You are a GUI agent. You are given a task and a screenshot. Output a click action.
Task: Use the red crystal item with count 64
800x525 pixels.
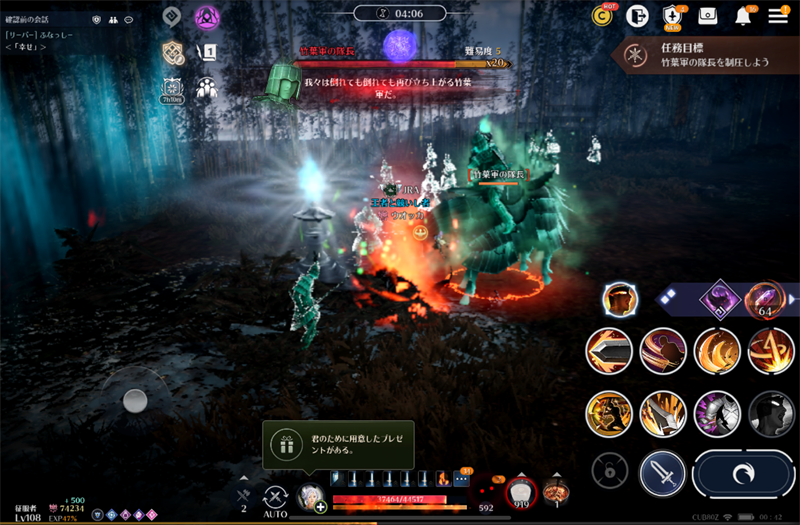click(766, 298)
